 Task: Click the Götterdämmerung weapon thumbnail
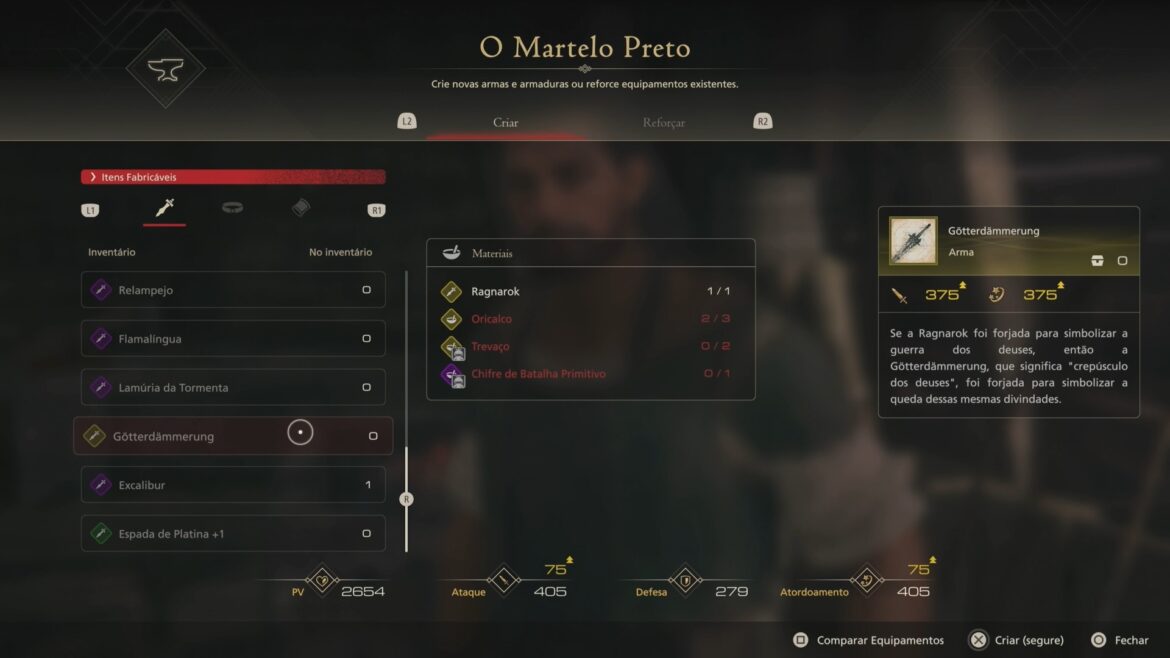(x=913, y=241)
